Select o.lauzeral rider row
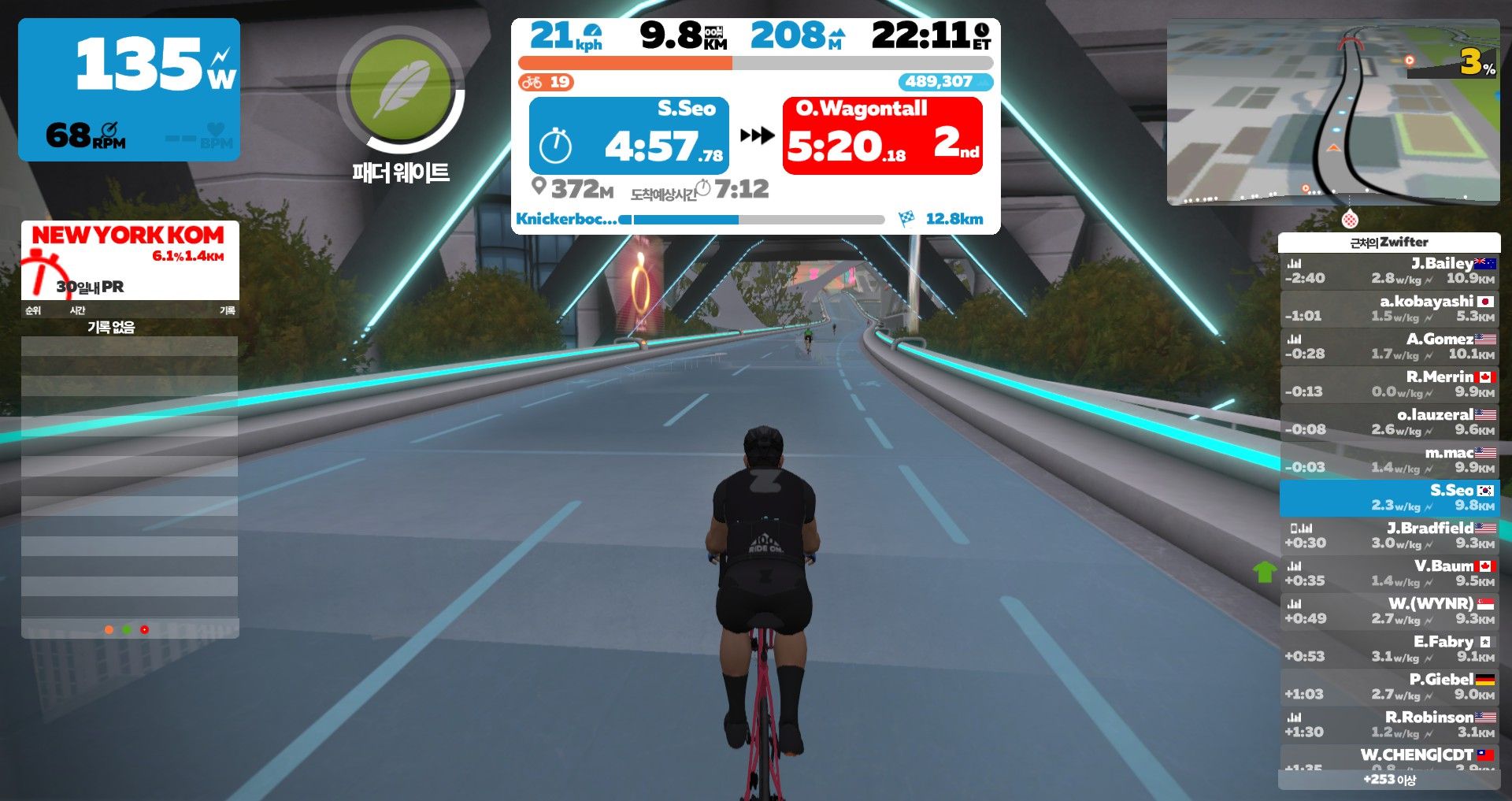 click(x=1389, y=421)
